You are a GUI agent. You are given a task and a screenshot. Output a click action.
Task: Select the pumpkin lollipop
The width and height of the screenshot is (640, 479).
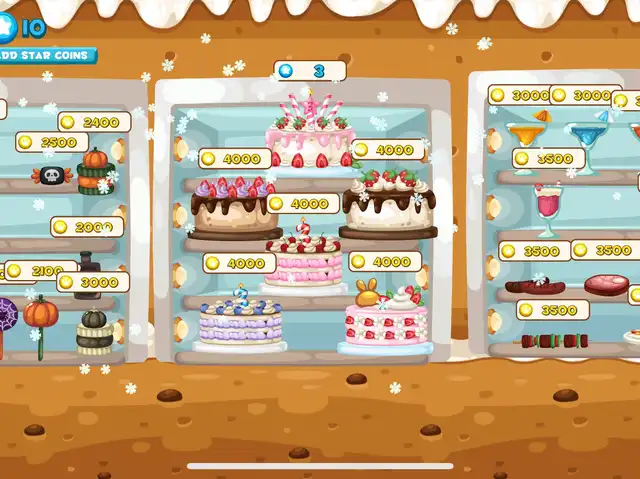(41, 318)
